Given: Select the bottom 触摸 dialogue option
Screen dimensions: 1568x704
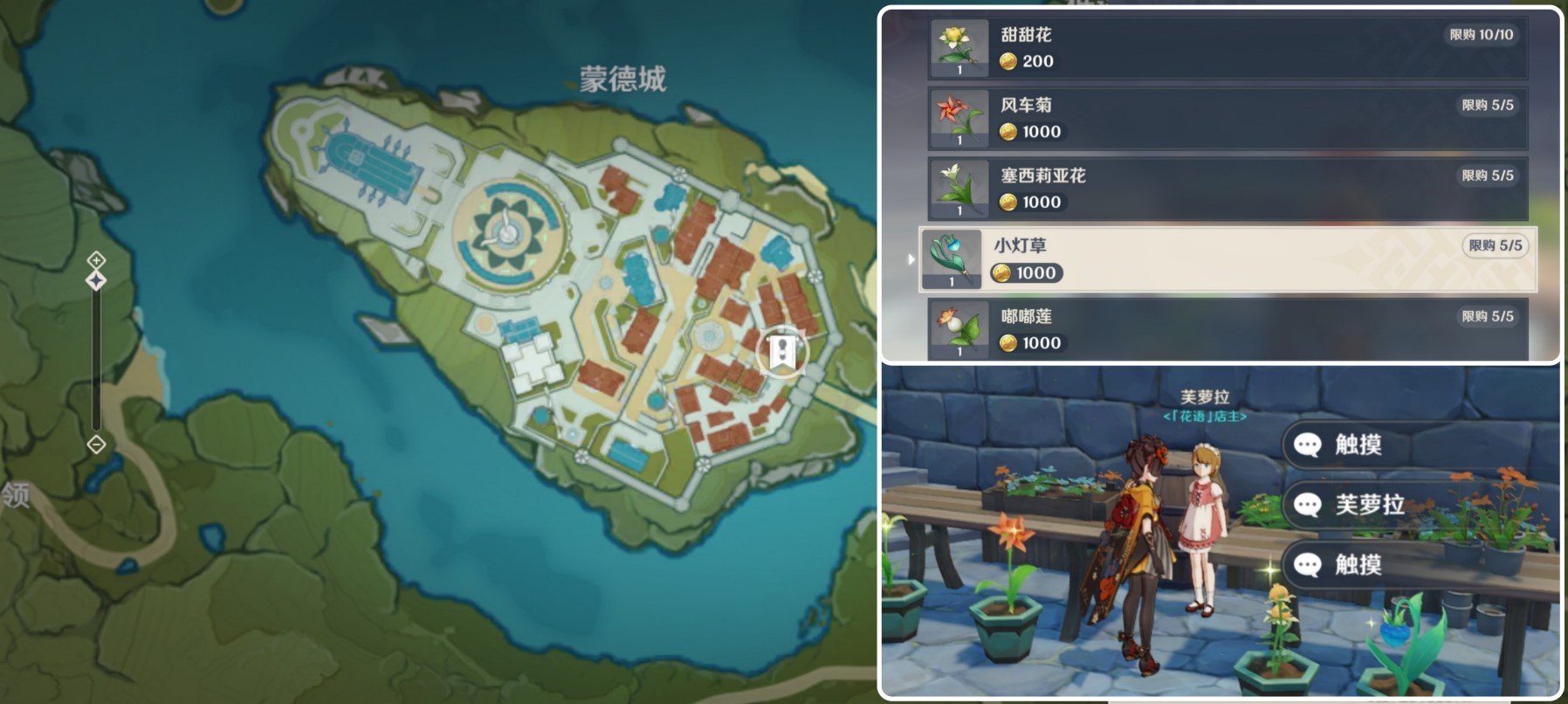Looking at the screenshot, I should tap(1358, 566).
